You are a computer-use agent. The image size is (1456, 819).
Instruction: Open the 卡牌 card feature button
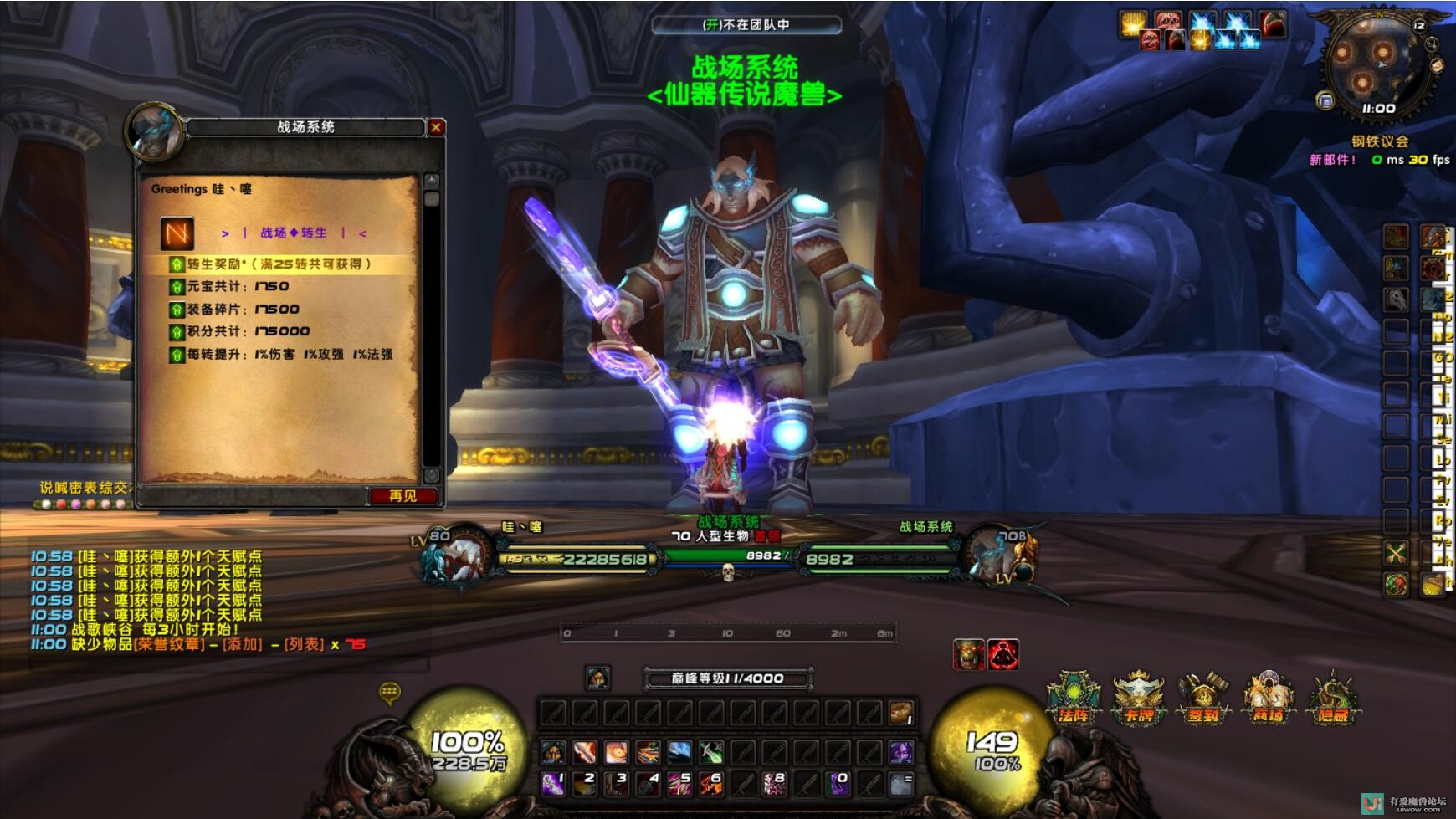click(x=1138, y=699)
